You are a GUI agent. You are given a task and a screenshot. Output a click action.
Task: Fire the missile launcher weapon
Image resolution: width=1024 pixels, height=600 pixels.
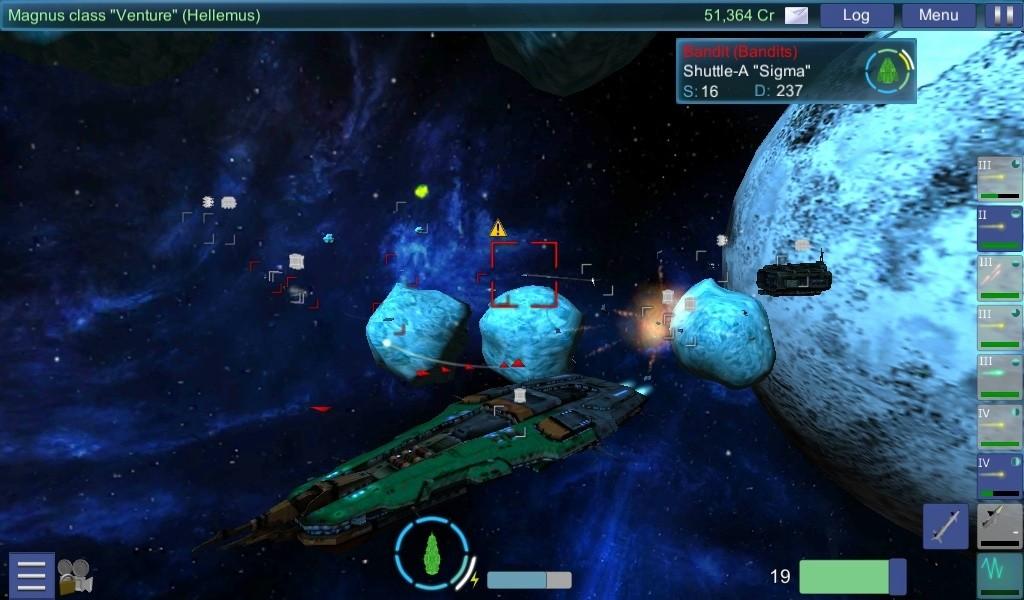pos(946,526)
